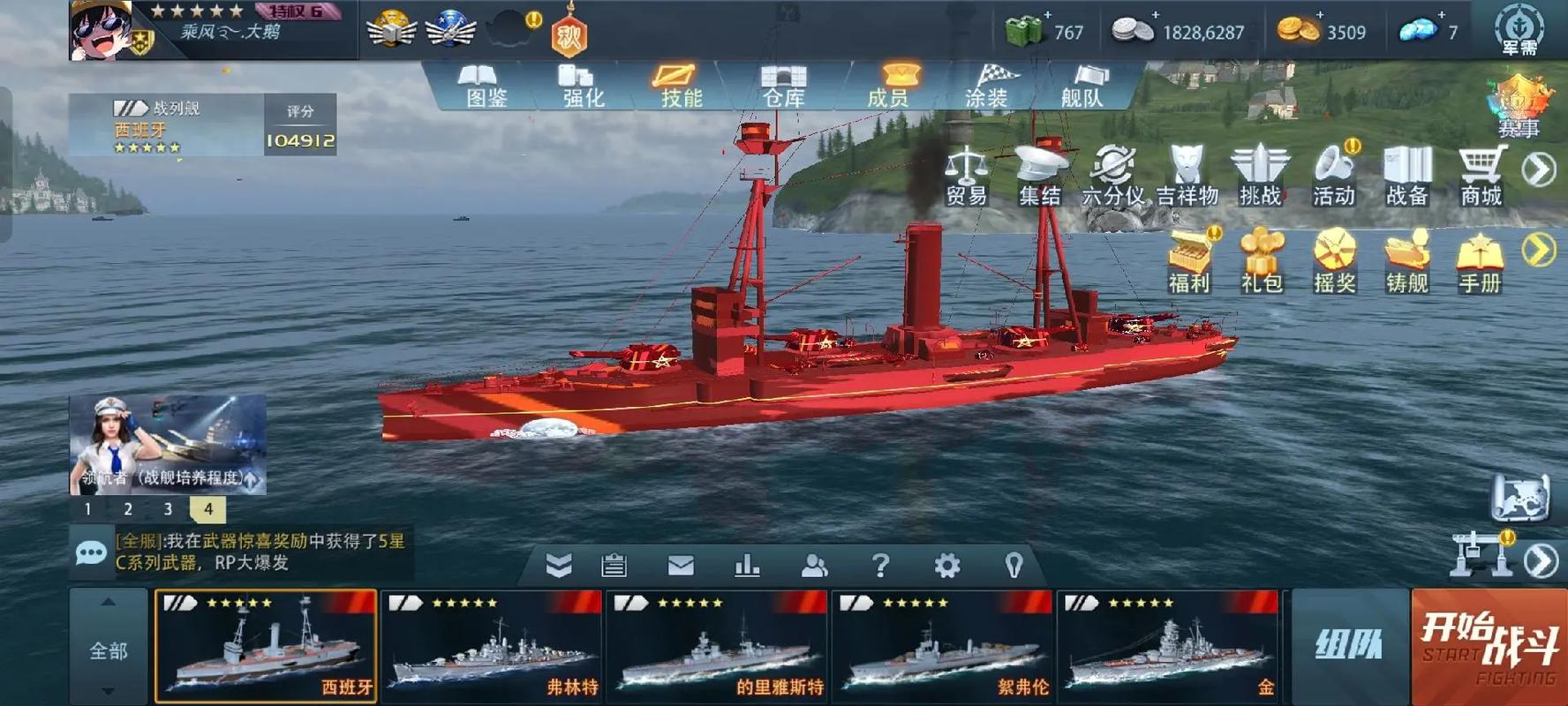This screenshot has width=1568, height=706.
Task: Open the 铸舰 ship forging icon
Action: (x=1406, y=260)
